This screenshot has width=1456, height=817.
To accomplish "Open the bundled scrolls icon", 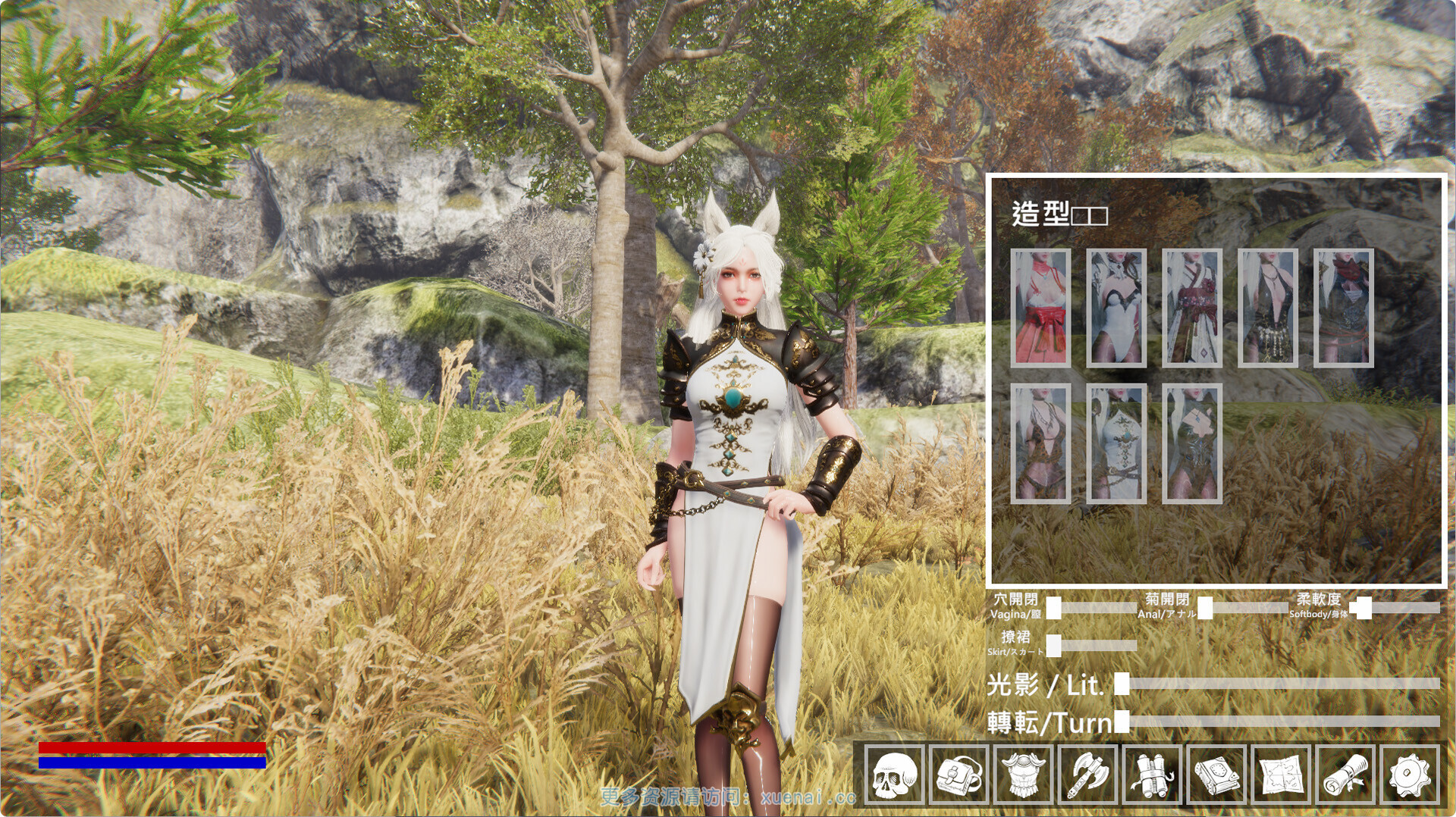I will point(1153,775).
